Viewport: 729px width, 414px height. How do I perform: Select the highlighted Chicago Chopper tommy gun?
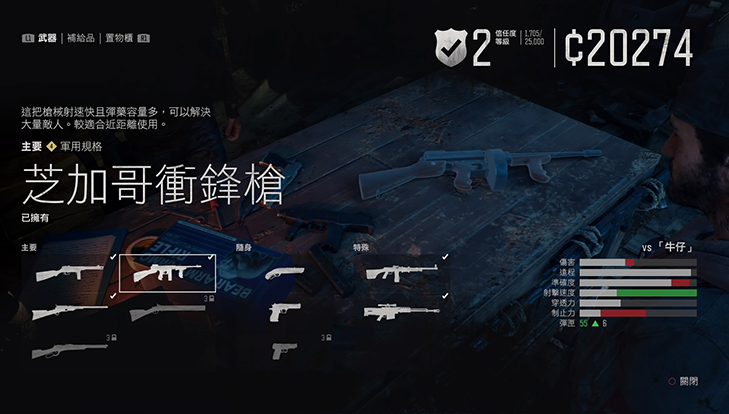(x=163, y=272)
